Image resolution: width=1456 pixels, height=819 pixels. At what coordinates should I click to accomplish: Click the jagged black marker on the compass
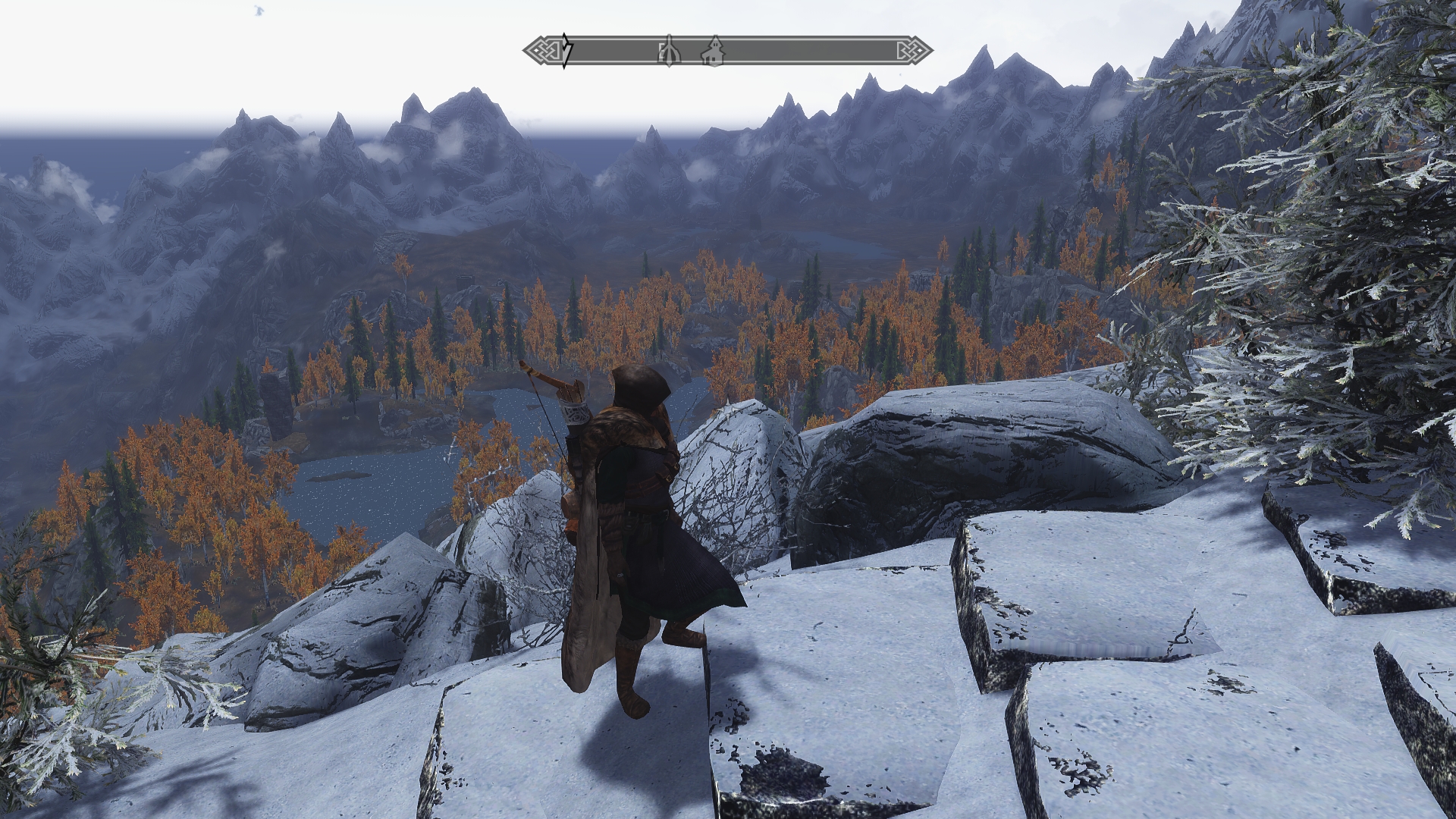click(x=566, y=51)
